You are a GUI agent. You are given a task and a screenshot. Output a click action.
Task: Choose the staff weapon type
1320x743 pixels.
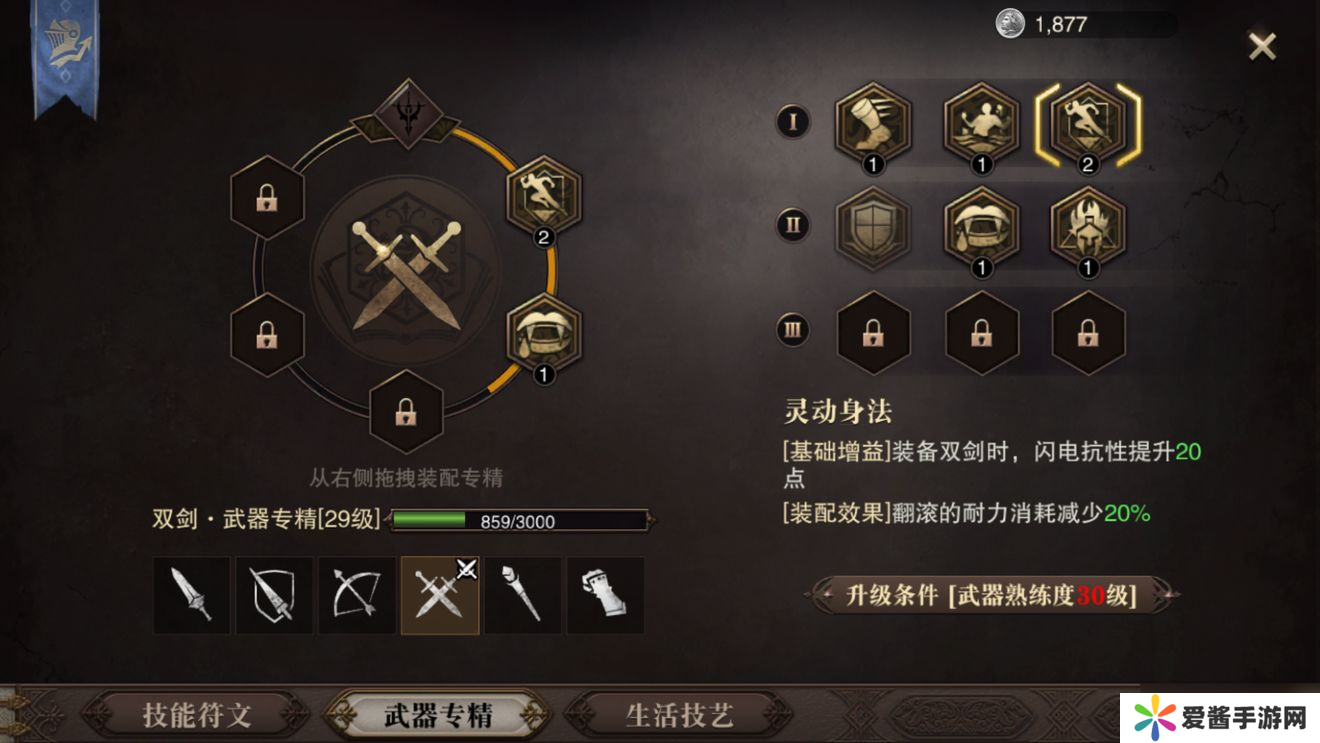[x=523, y=596]
